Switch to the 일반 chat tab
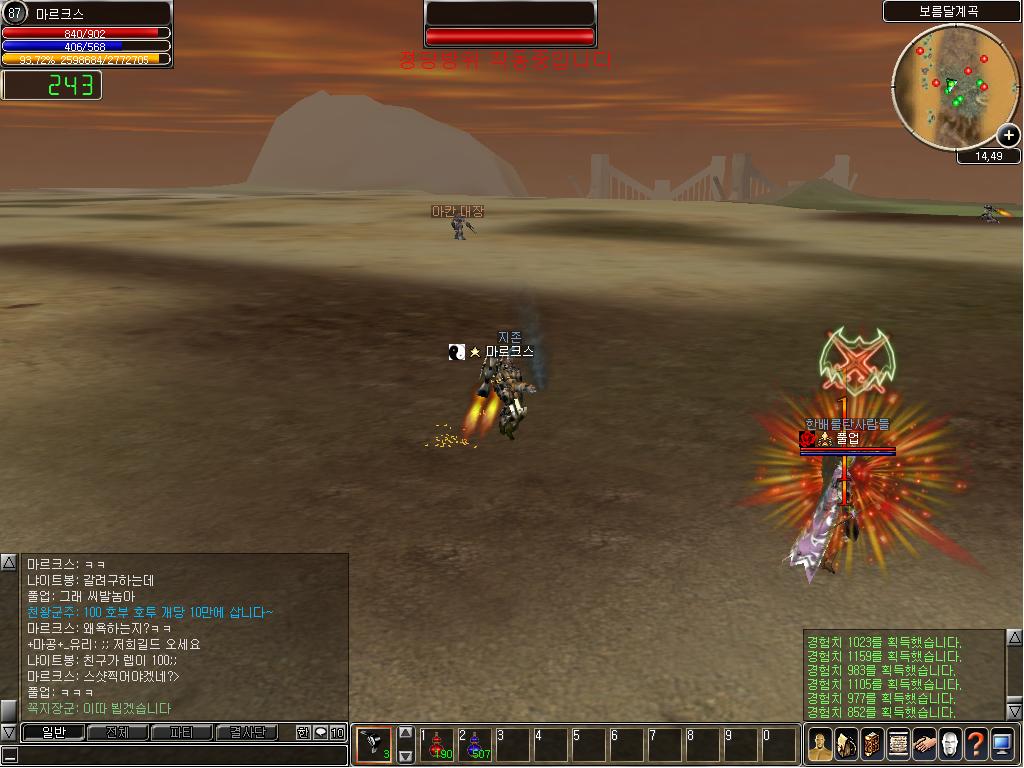 [53, 732]
